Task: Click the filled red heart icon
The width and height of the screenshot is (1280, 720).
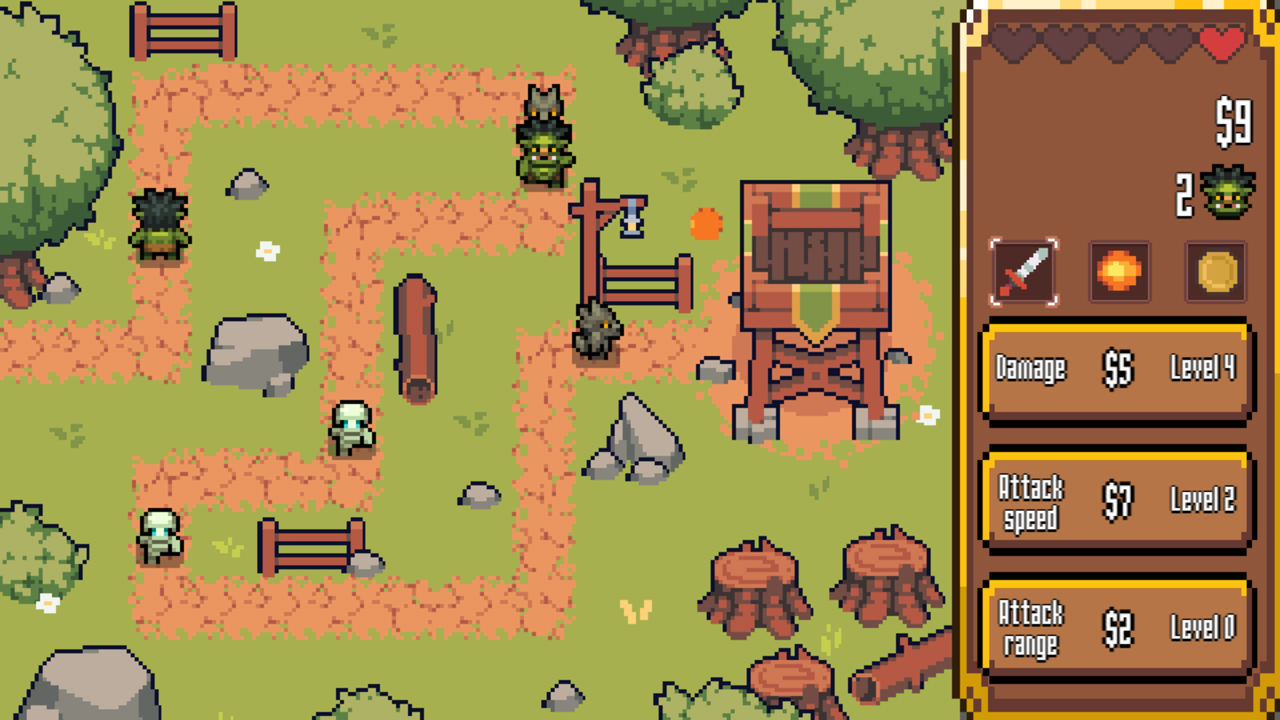Action: (1222, 42)
